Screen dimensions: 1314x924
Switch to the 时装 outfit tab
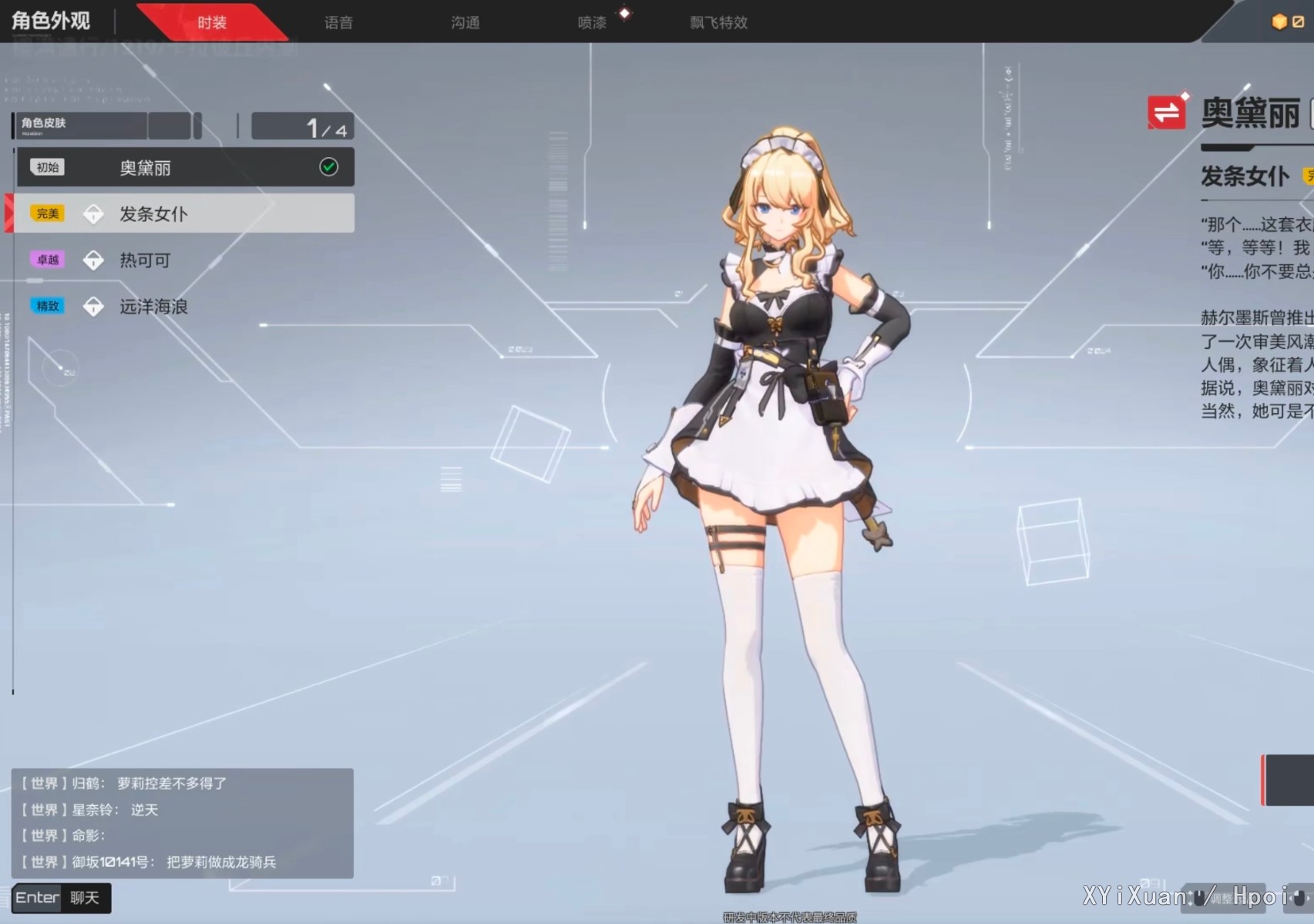coord(211,22)
